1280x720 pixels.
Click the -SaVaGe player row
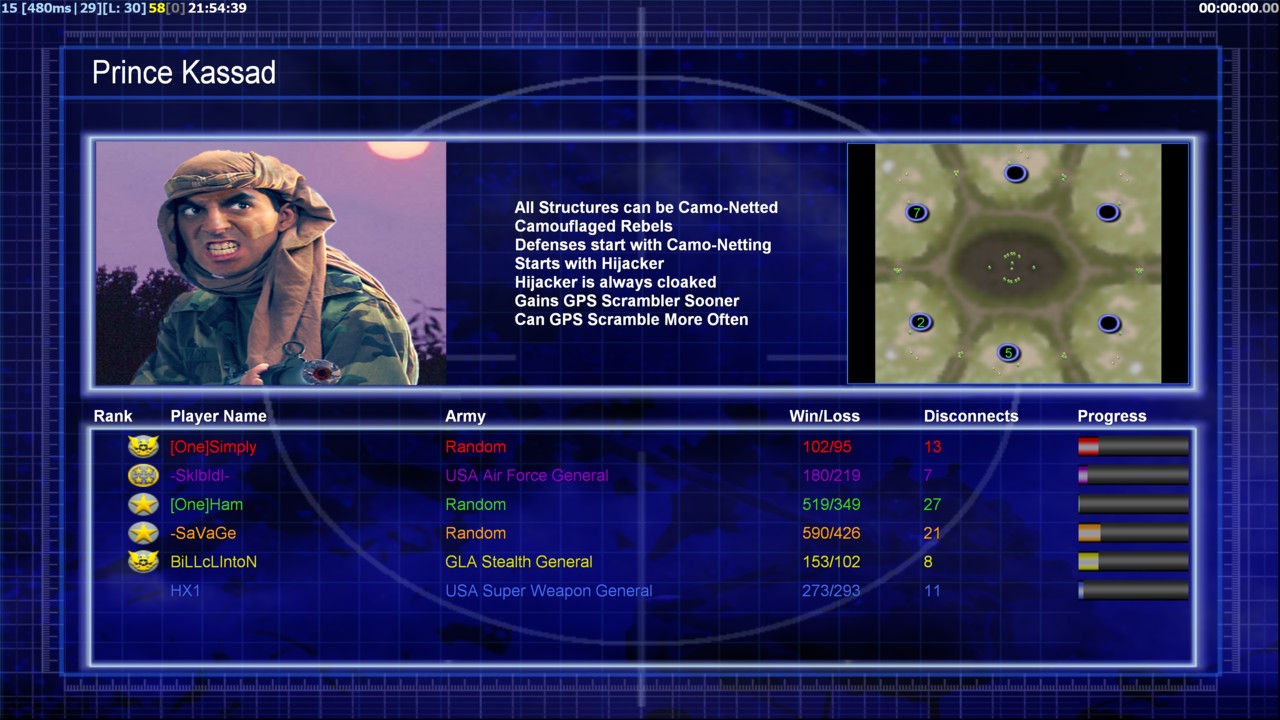pyautogui.click(x=203, y=534)
